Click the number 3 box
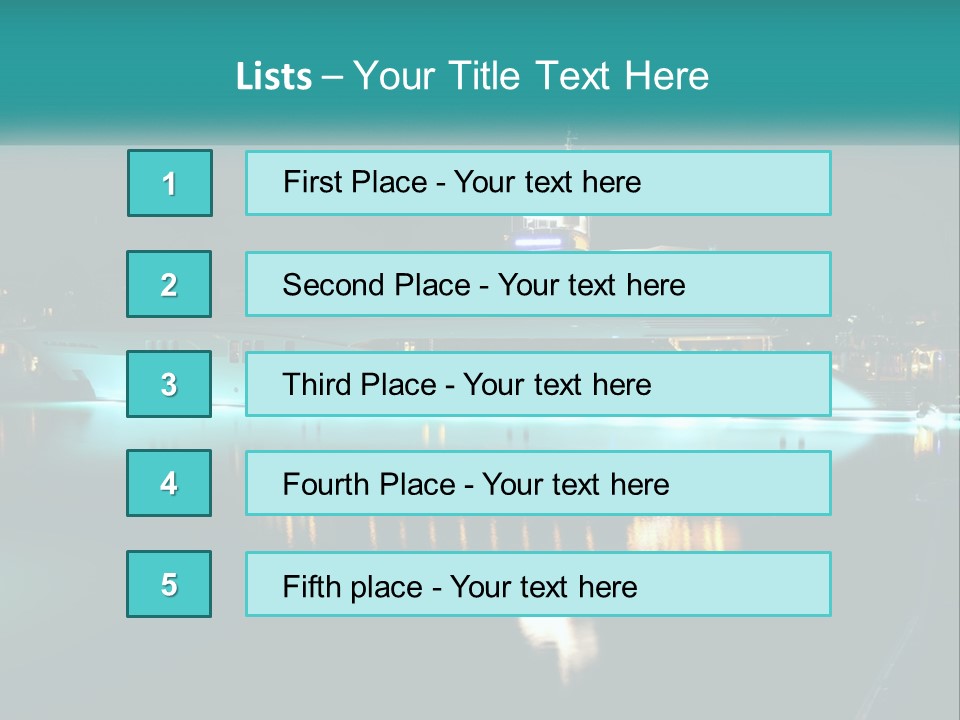960x720 pixels. (169, 384)
